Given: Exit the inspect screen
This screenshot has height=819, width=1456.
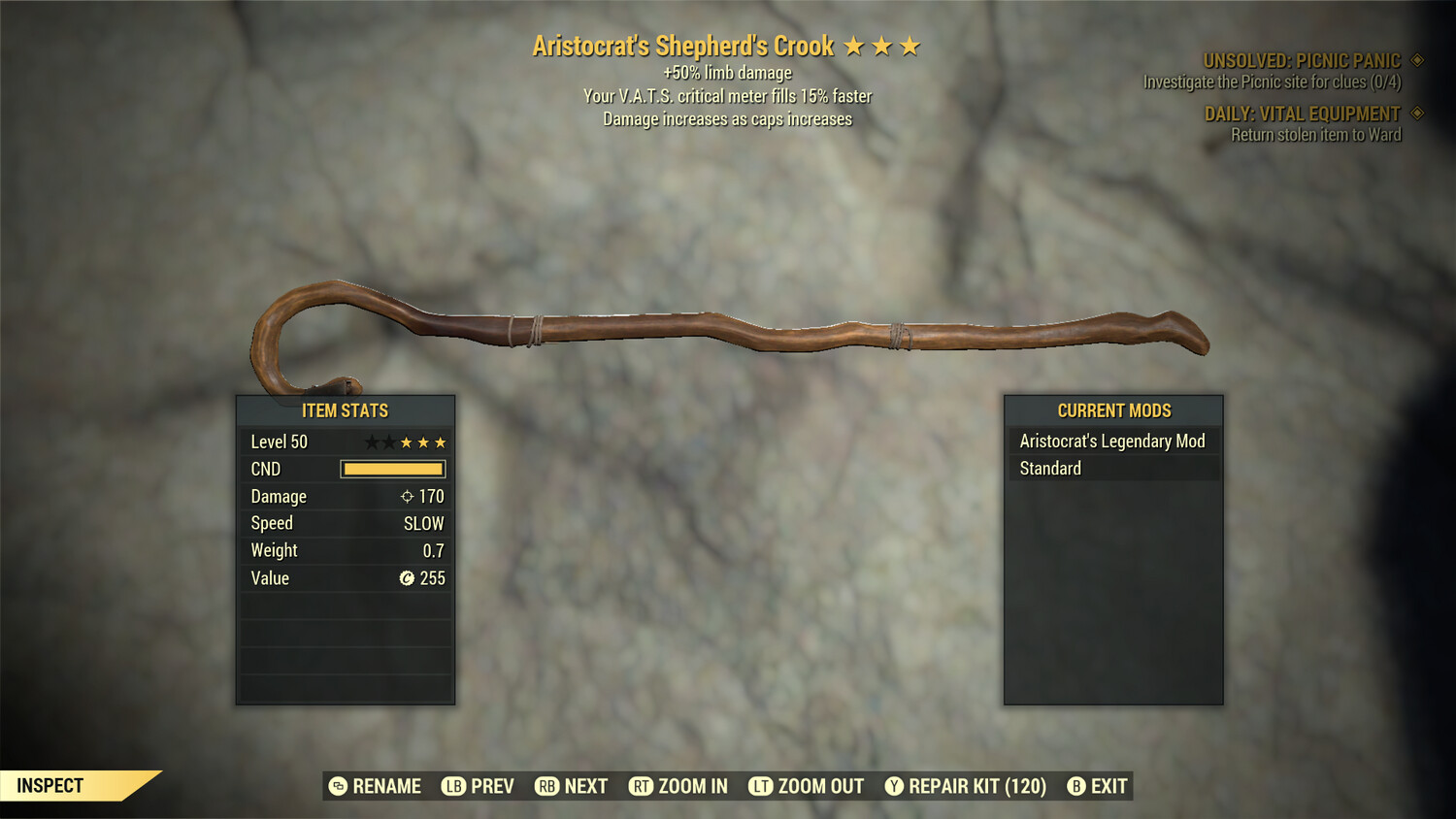Looking at the screenshot, I should point(1098,786).
